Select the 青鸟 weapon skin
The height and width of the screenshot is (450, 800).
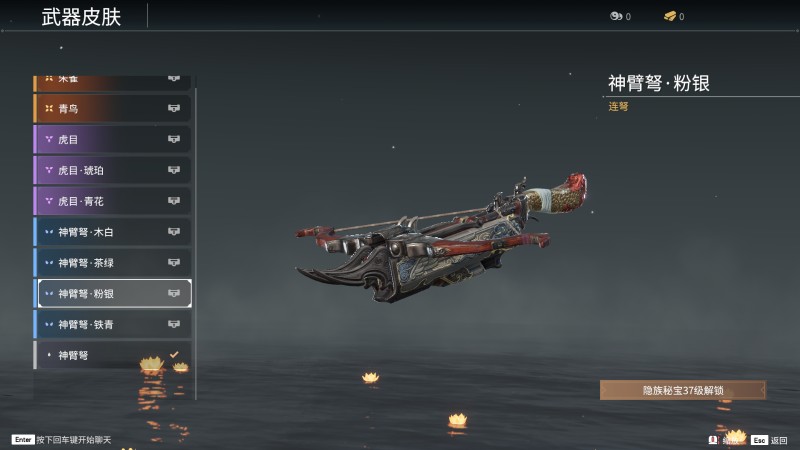[x=113, y=108]
